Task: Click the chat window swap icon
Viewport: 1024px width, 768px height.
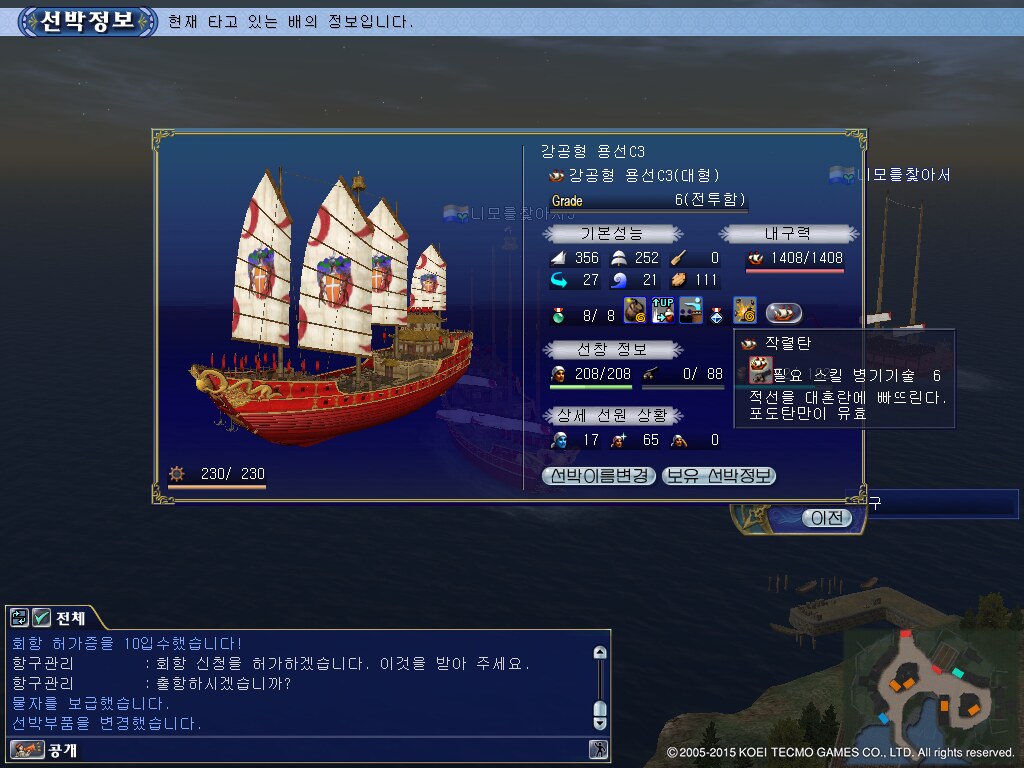Action: pos(20,617)
